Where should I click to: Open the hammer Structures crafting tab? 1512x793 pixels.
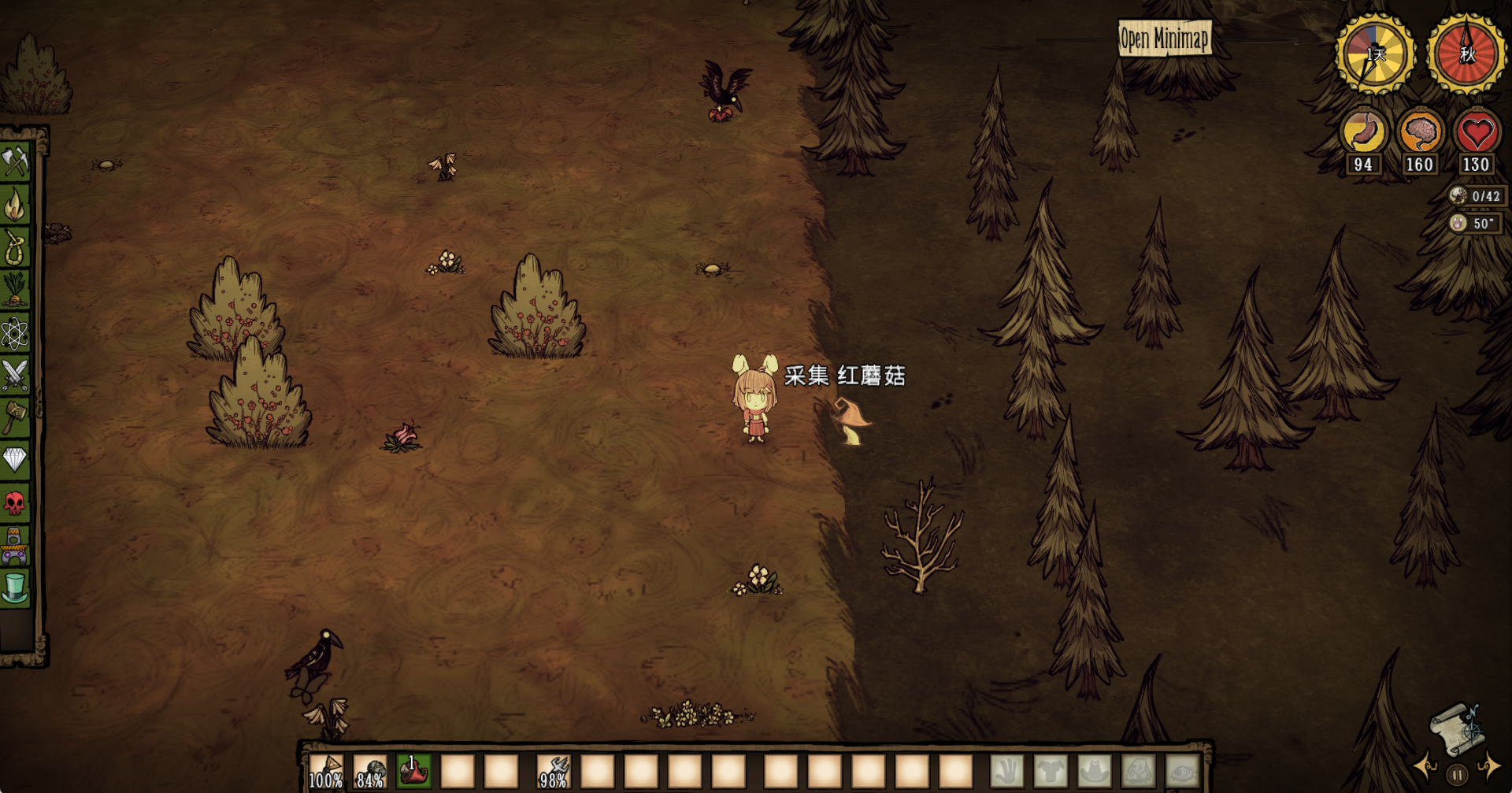point(15,417)
